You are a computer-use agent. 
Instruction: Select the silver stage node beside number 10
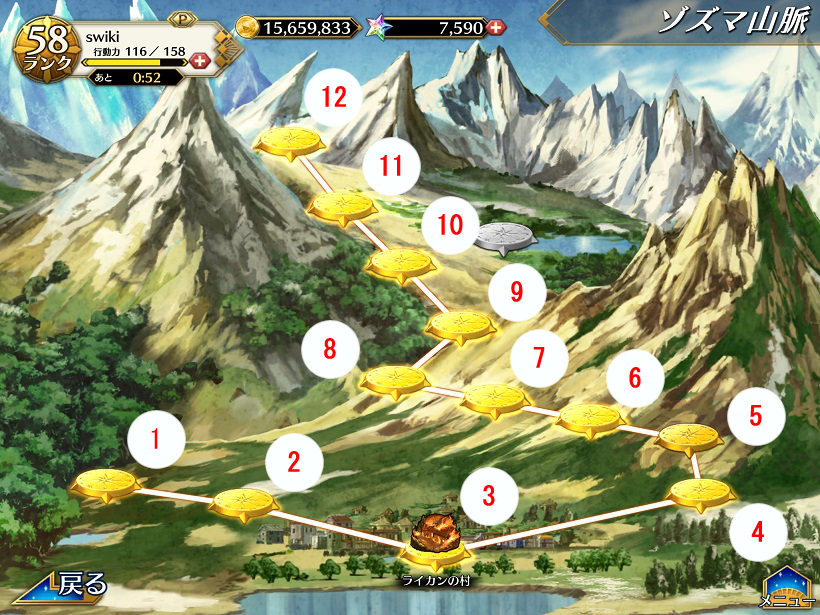pyautogui.click(x=506, y=237)
